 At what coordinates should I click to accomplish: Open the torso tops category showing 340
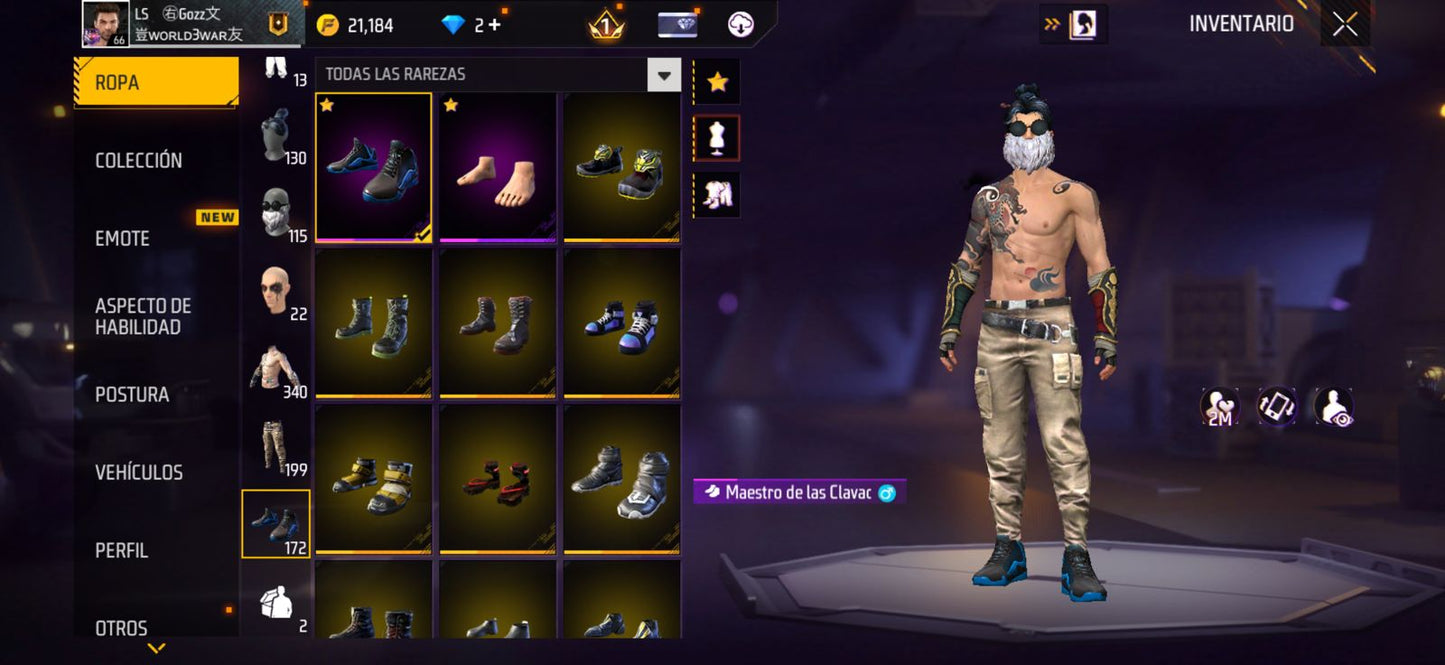click(276, 369)
